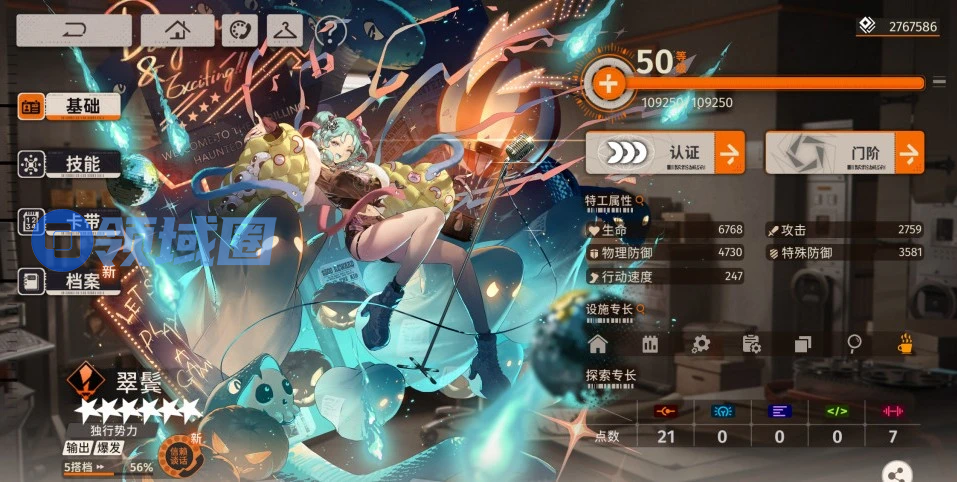The width and height of the screenshot is (957, 482).
Task: Open the 卡带 tab
Action: tap(70, 222)
